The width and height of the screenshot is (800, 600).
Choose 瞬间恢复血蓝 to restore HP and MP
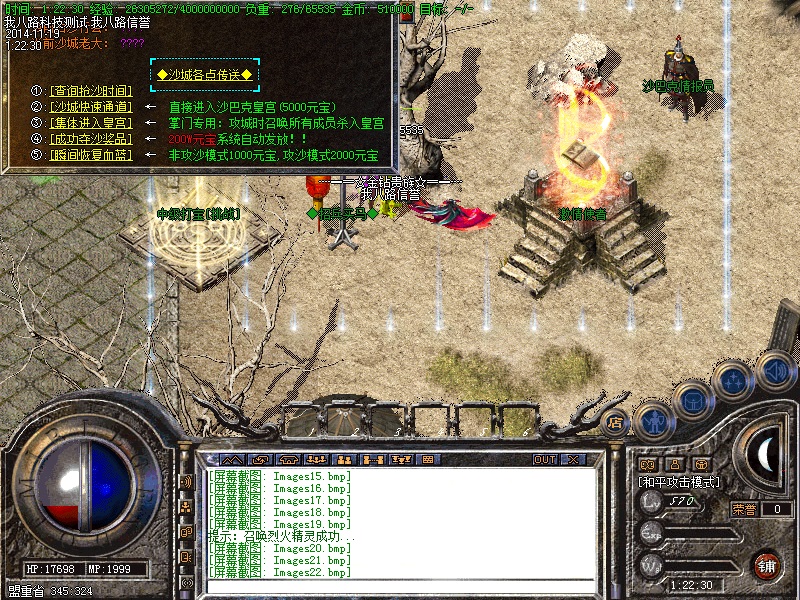pos(91,155)
